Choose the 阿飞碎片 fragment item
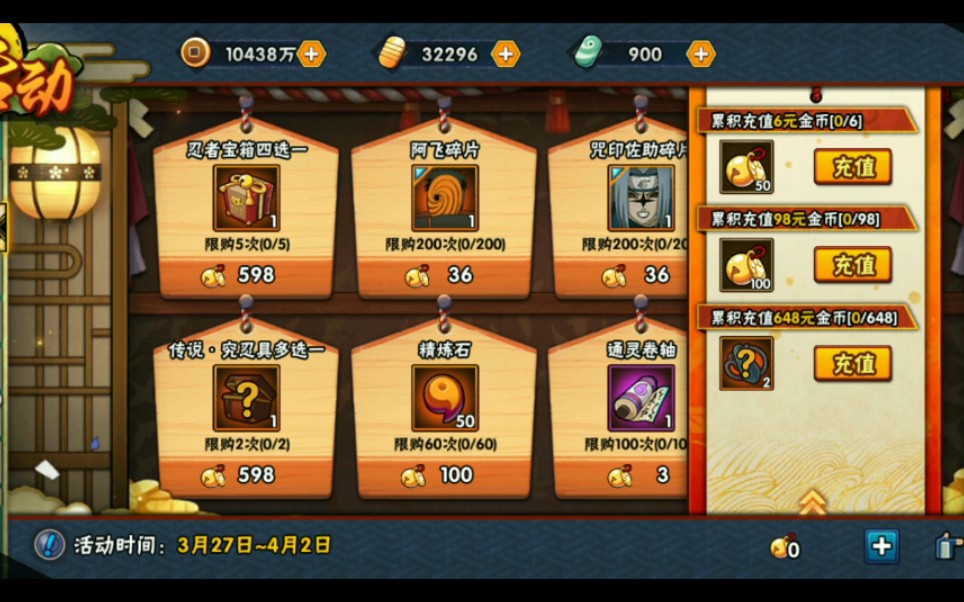Image resolution: width=964 pixels, height=602 pixels. pyautogui.click(x=445, y=198)
